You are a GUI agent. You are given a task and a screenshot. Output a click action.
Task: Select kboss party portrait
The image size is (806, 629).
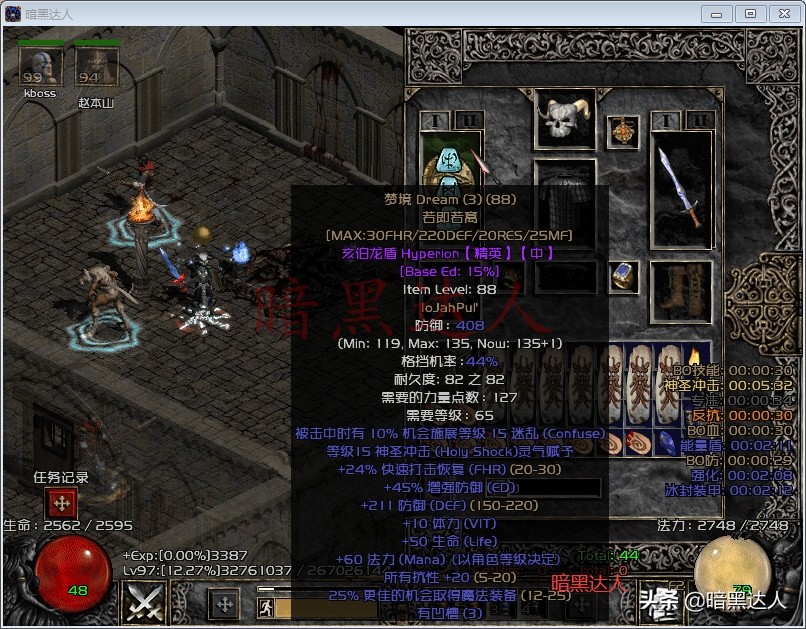click(x=40, y=67)
